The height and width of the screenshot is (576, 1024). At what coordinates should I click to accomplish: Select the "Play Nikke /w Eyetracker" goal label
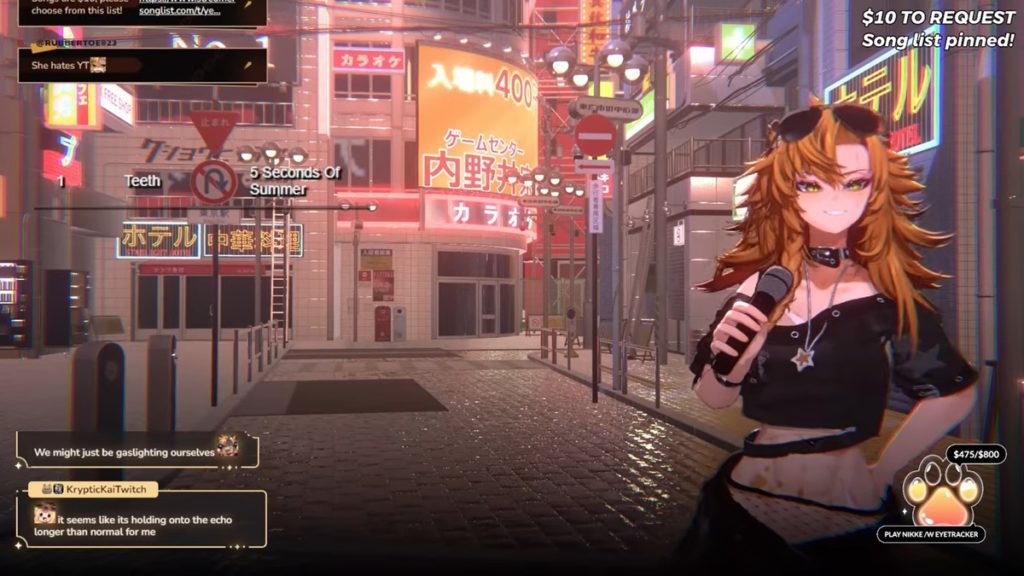[932, 534]
